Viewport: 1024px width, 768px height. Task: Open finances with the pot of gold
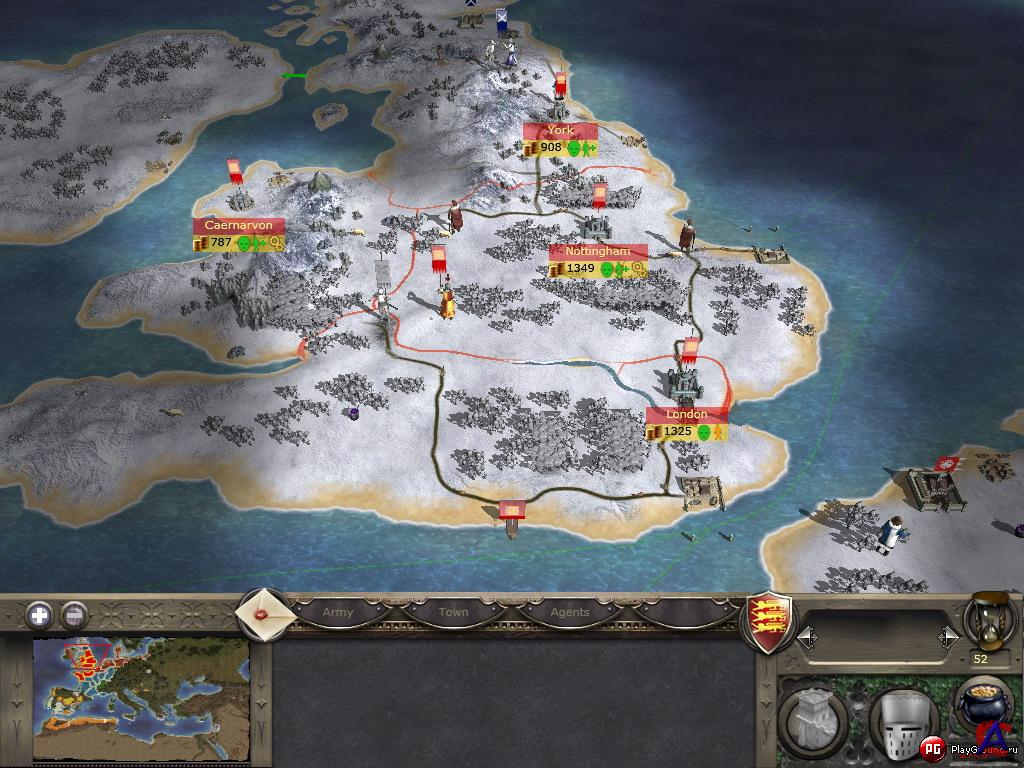click(983, 705)
